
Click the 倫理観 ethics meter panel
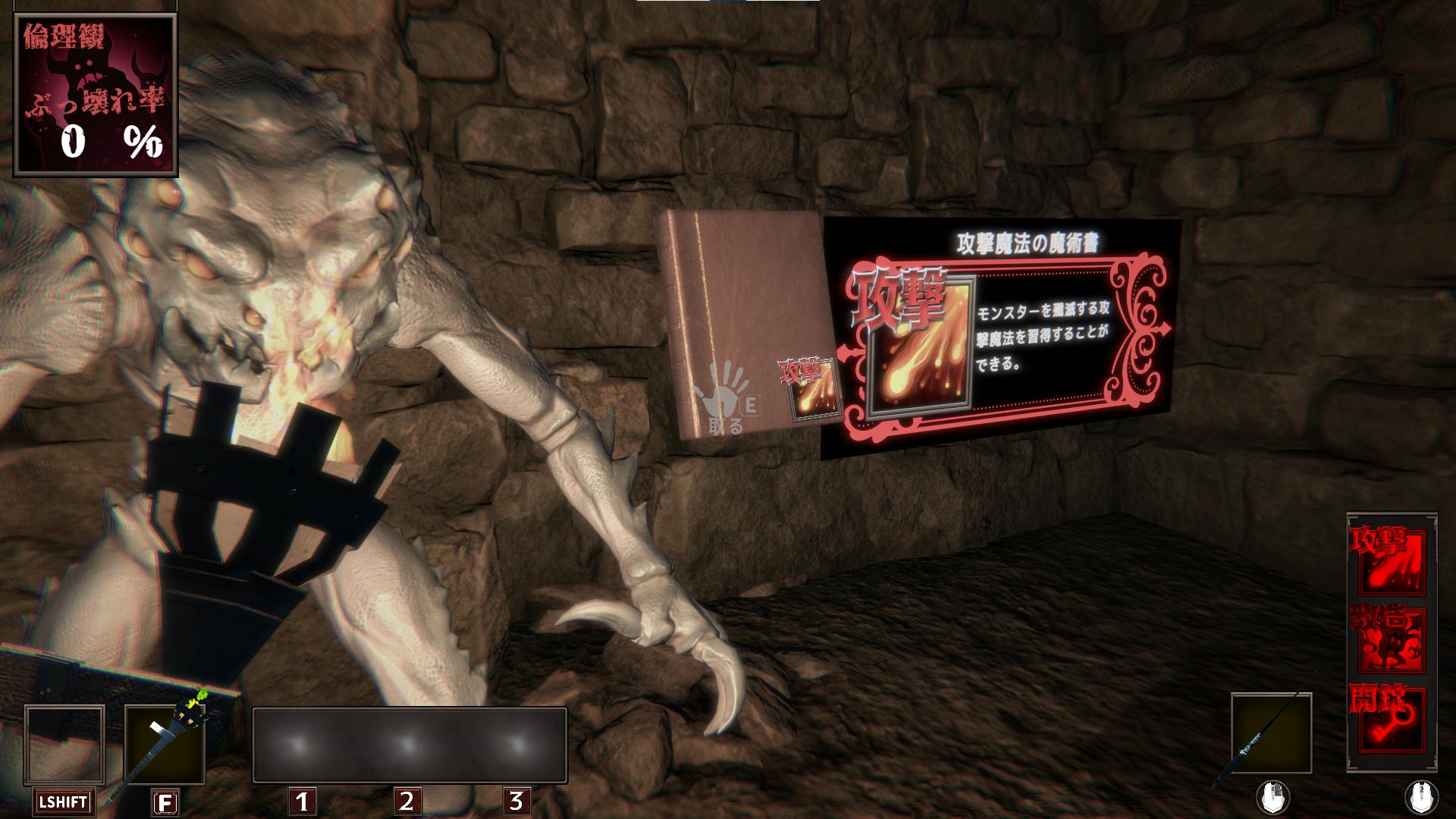coord(96,96)
